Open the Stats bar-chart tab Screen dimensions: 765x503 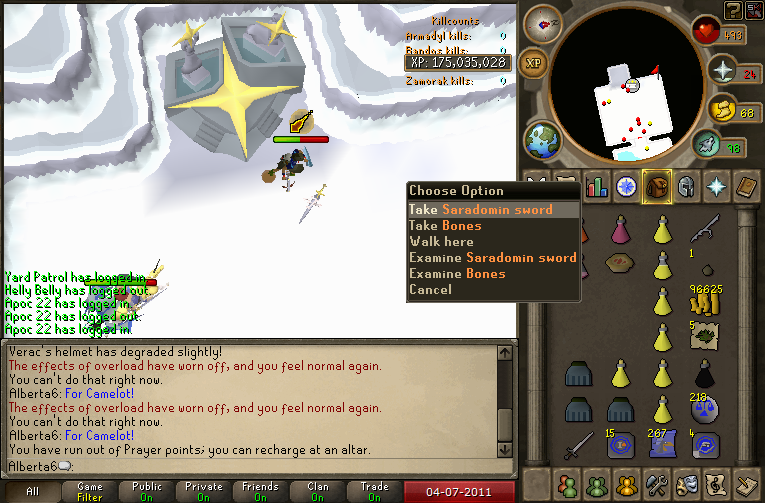click(x=597, y=186)
